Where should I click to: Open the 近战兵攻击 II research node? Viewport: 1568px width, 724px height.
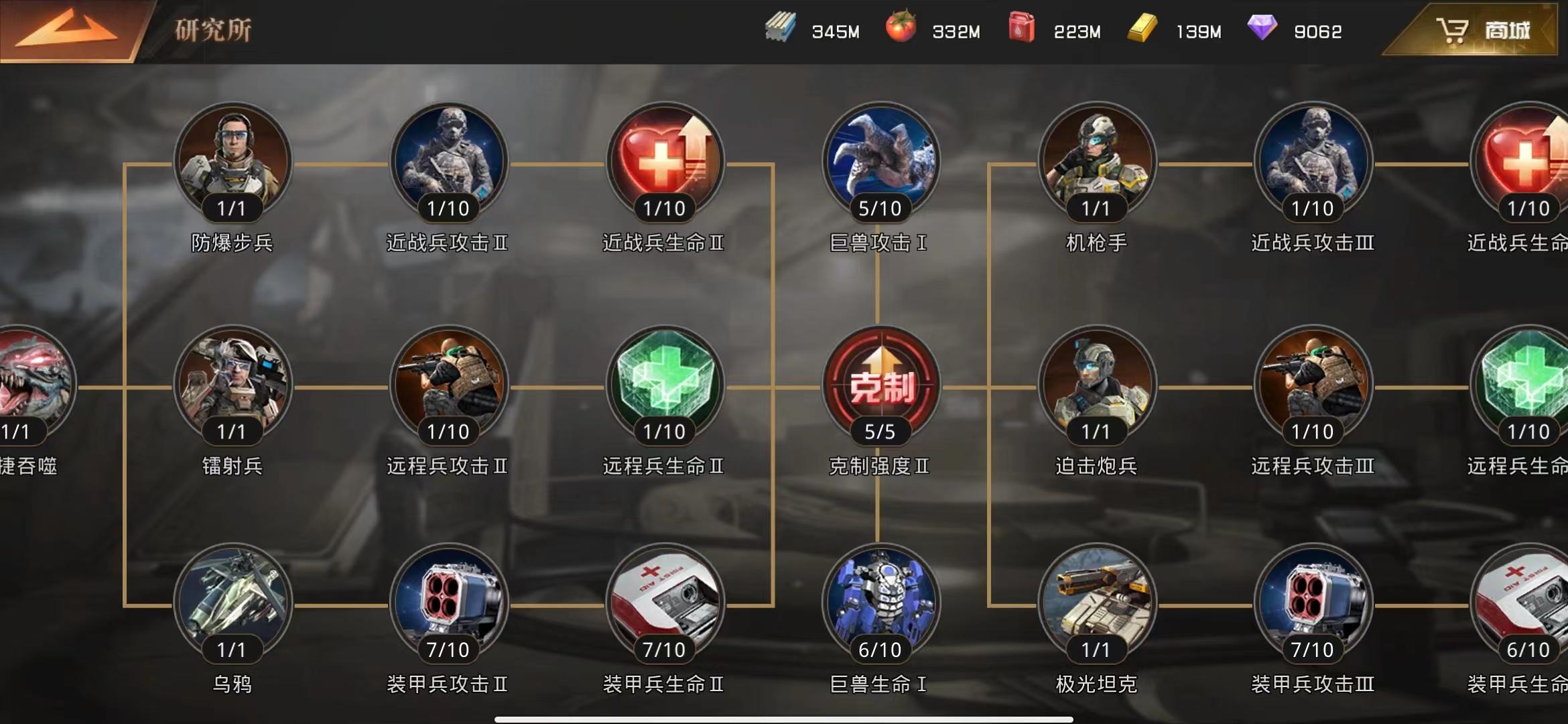(x=448, y=161)
